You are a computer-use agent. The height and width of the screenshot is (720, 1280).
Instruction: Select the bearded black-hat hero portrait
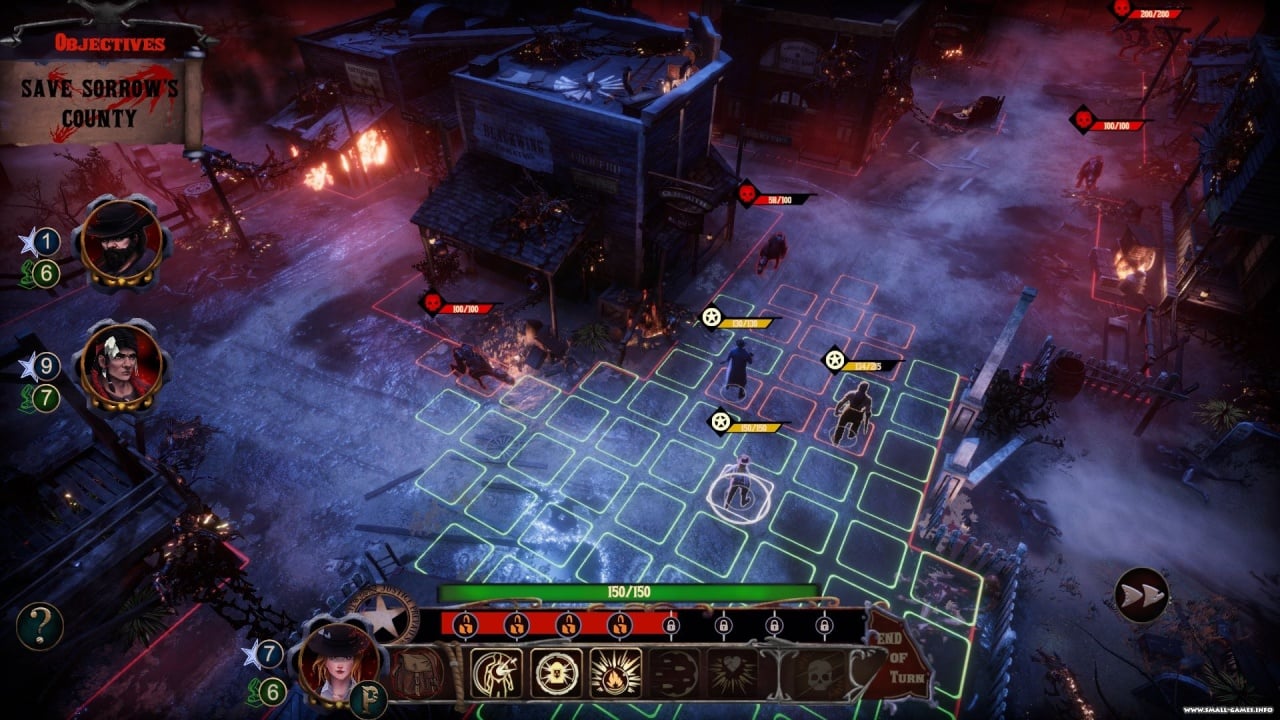(122, 242)
